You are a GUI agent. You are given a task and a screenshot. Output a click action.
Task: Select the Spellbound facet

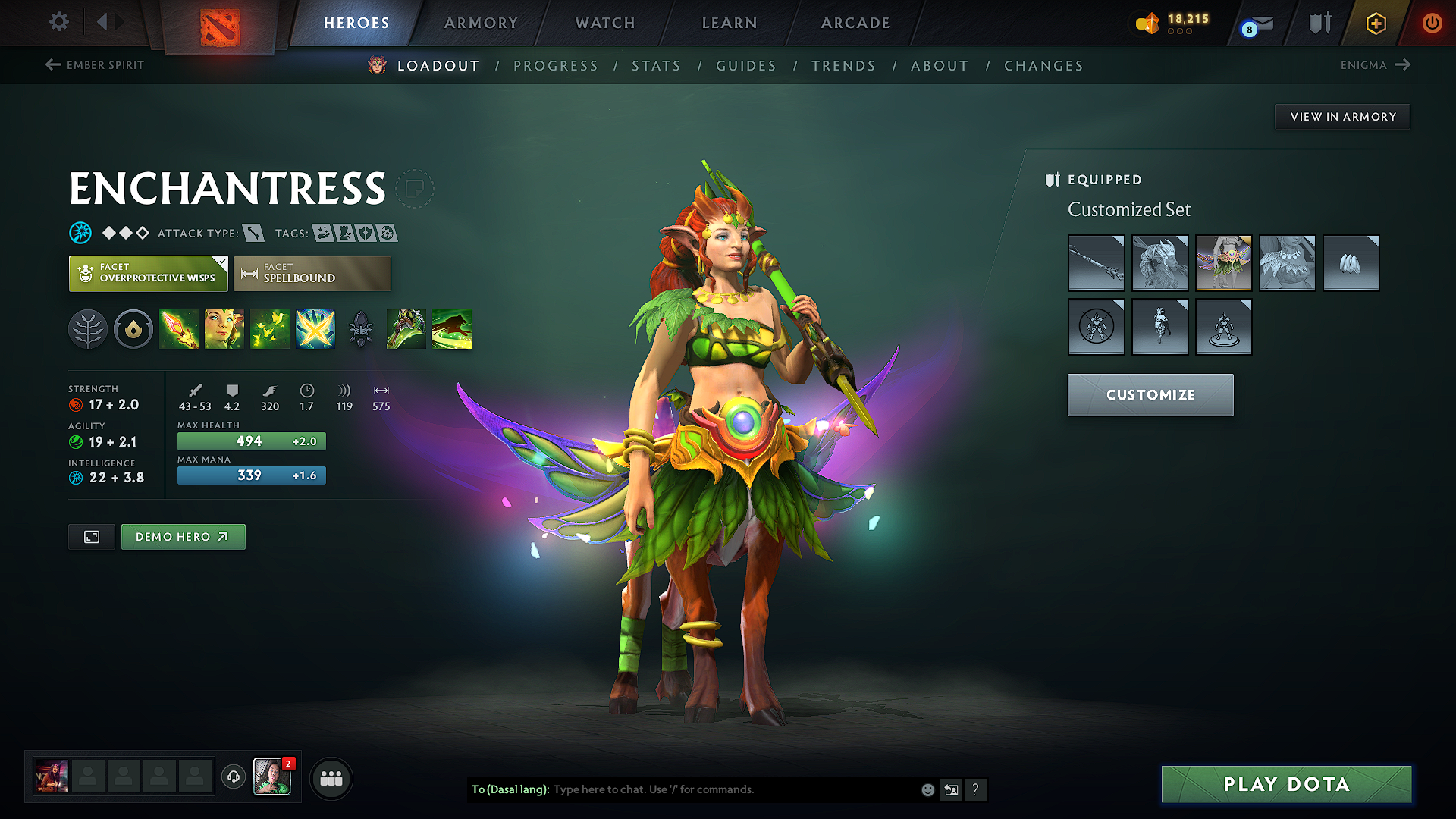point(312,273)
